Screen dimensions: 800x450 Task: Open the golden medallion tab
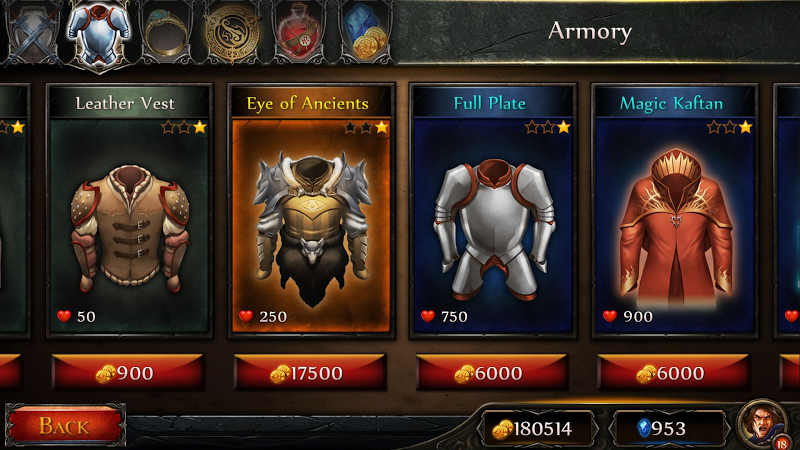tap(232, 32)
